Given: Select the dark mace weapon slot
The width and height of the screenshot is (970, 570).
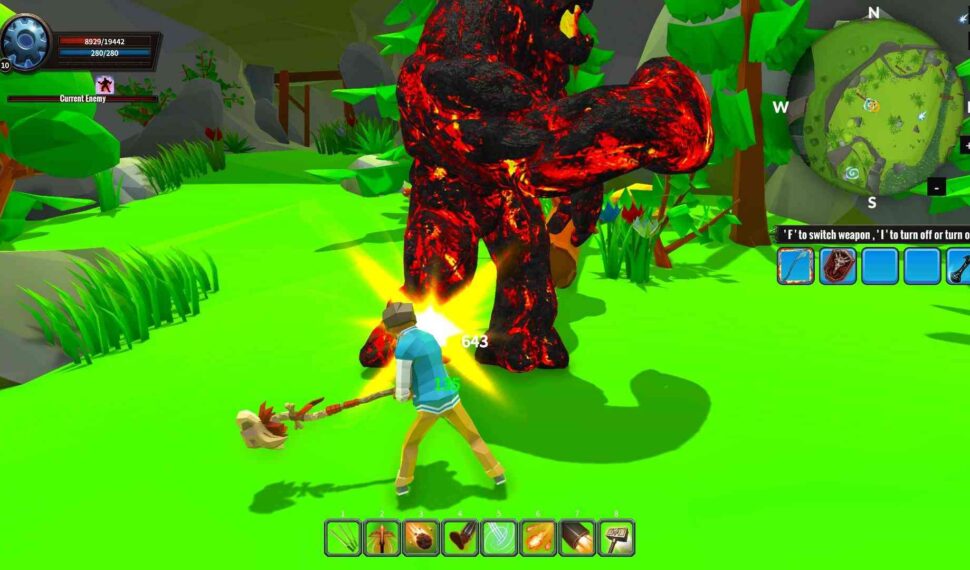Looking at the screenshot, I should coord(960,267).
